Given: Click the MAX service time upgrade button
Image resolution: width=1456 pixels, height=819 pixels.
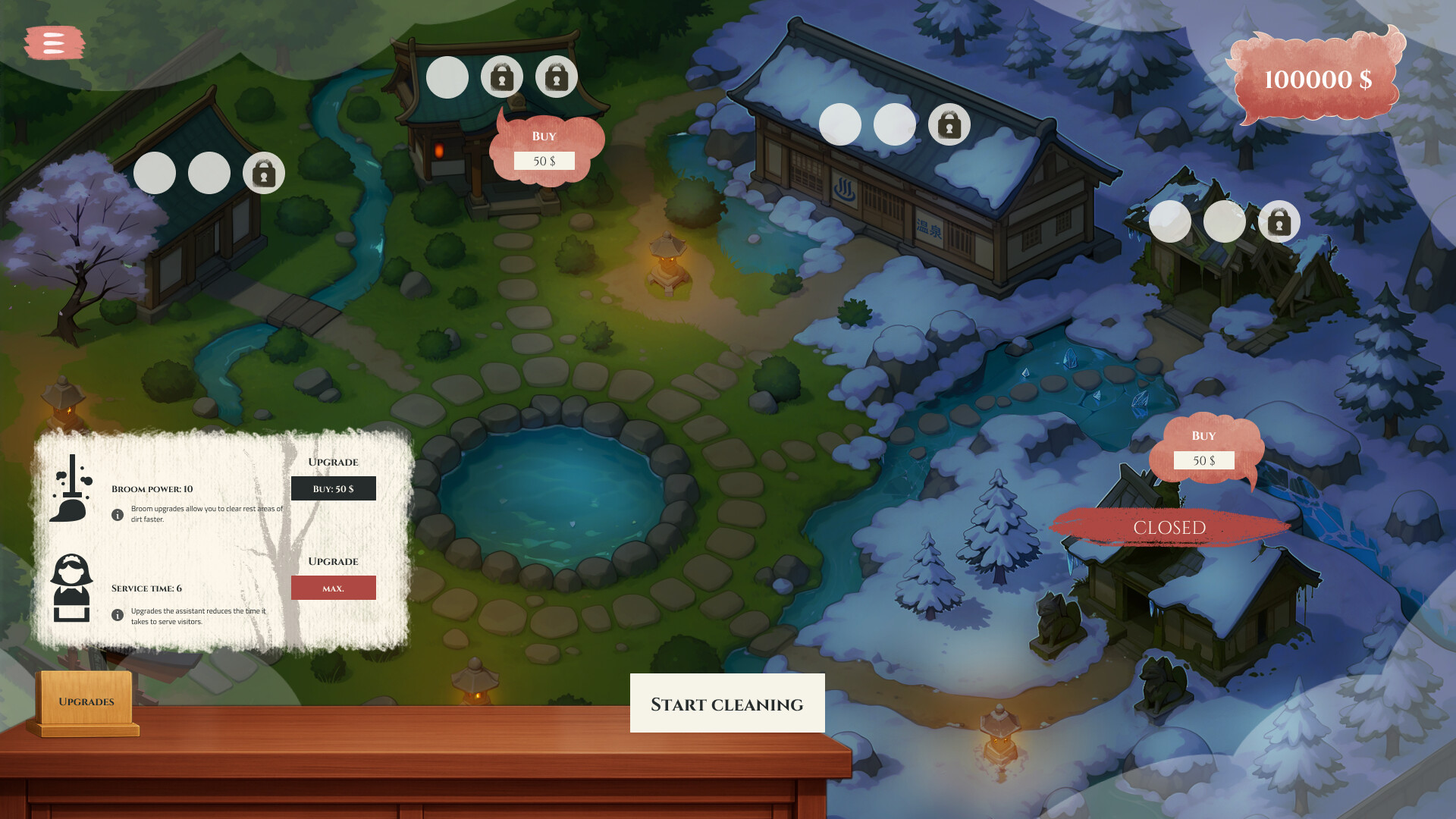Looking at the screenshot, I should (x=333, y=588).
